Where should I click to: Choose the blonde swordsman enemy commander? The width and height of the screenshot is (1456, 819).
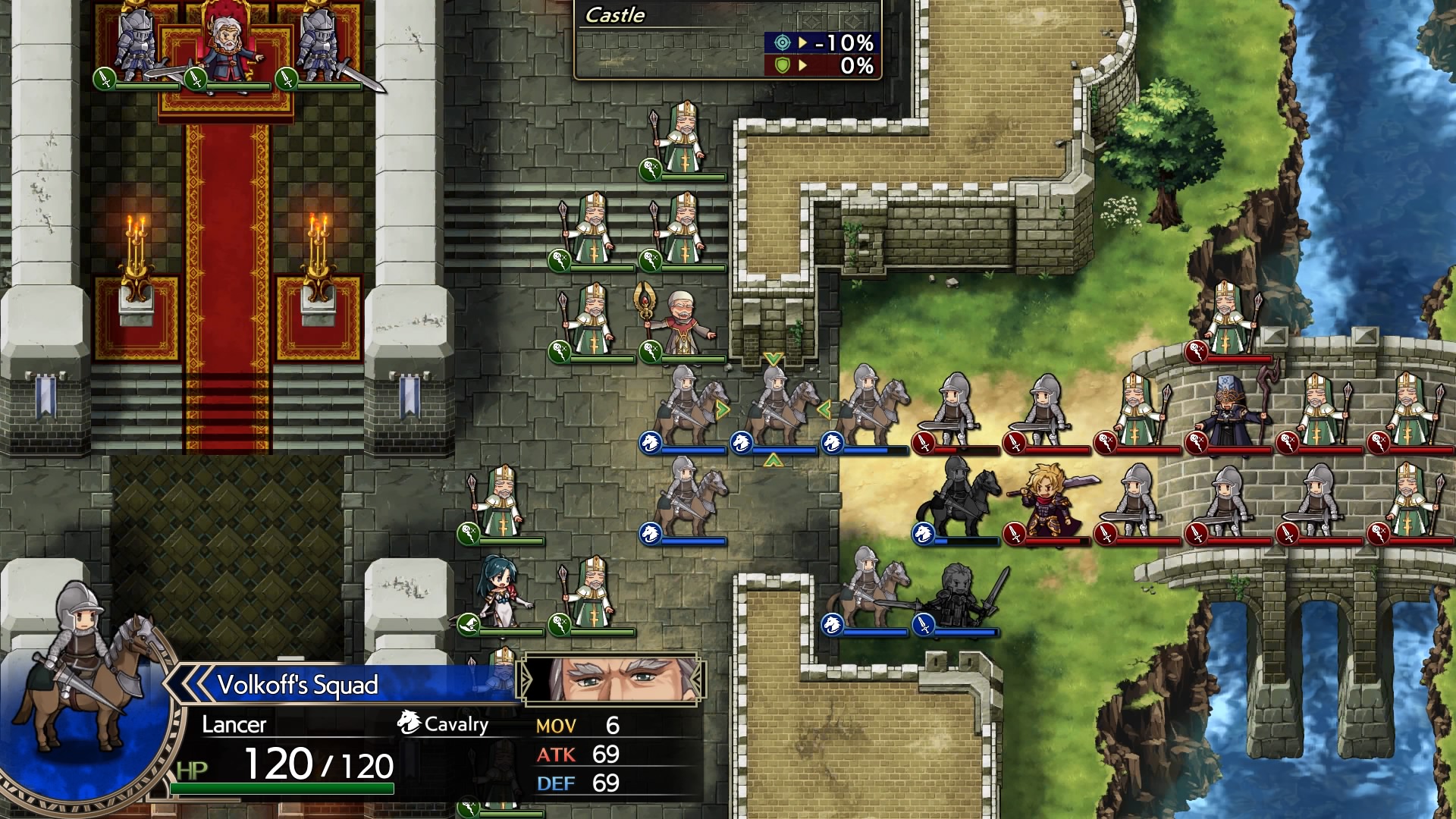(1050, 499)
